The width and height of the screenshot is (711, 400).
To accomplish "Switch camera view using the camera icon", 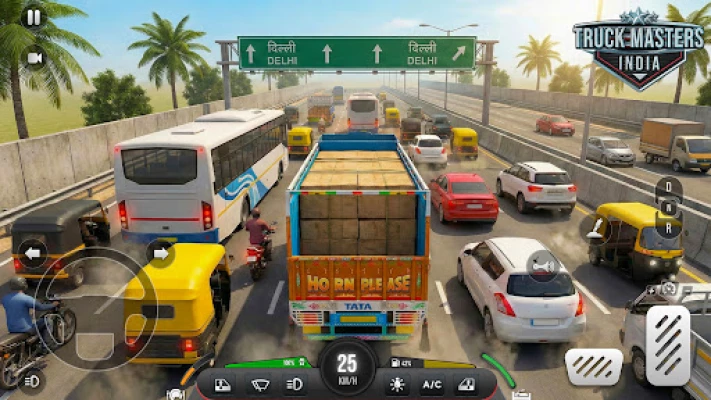I will (x=35, y=58).
